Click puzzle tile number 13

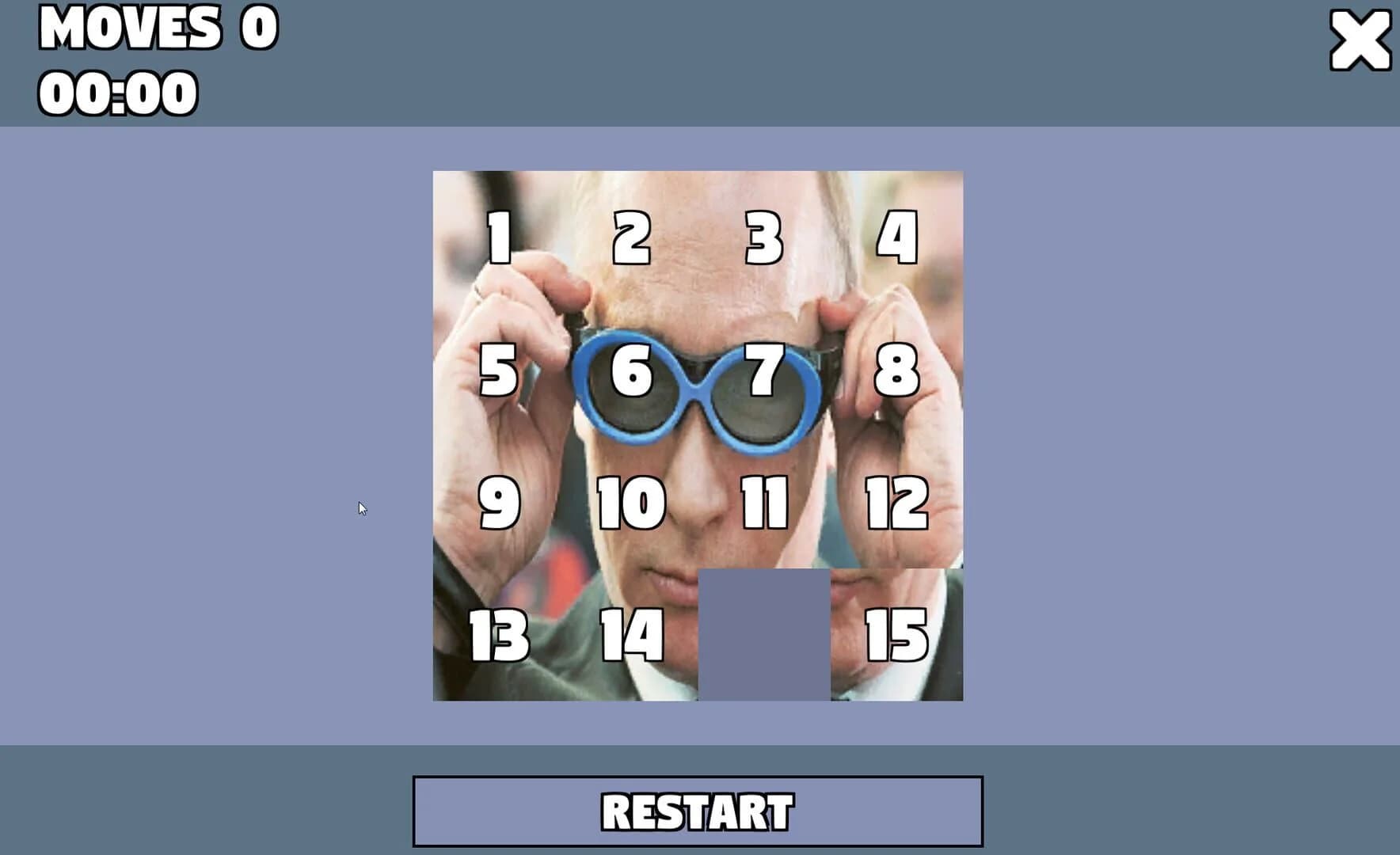(497, 633)
